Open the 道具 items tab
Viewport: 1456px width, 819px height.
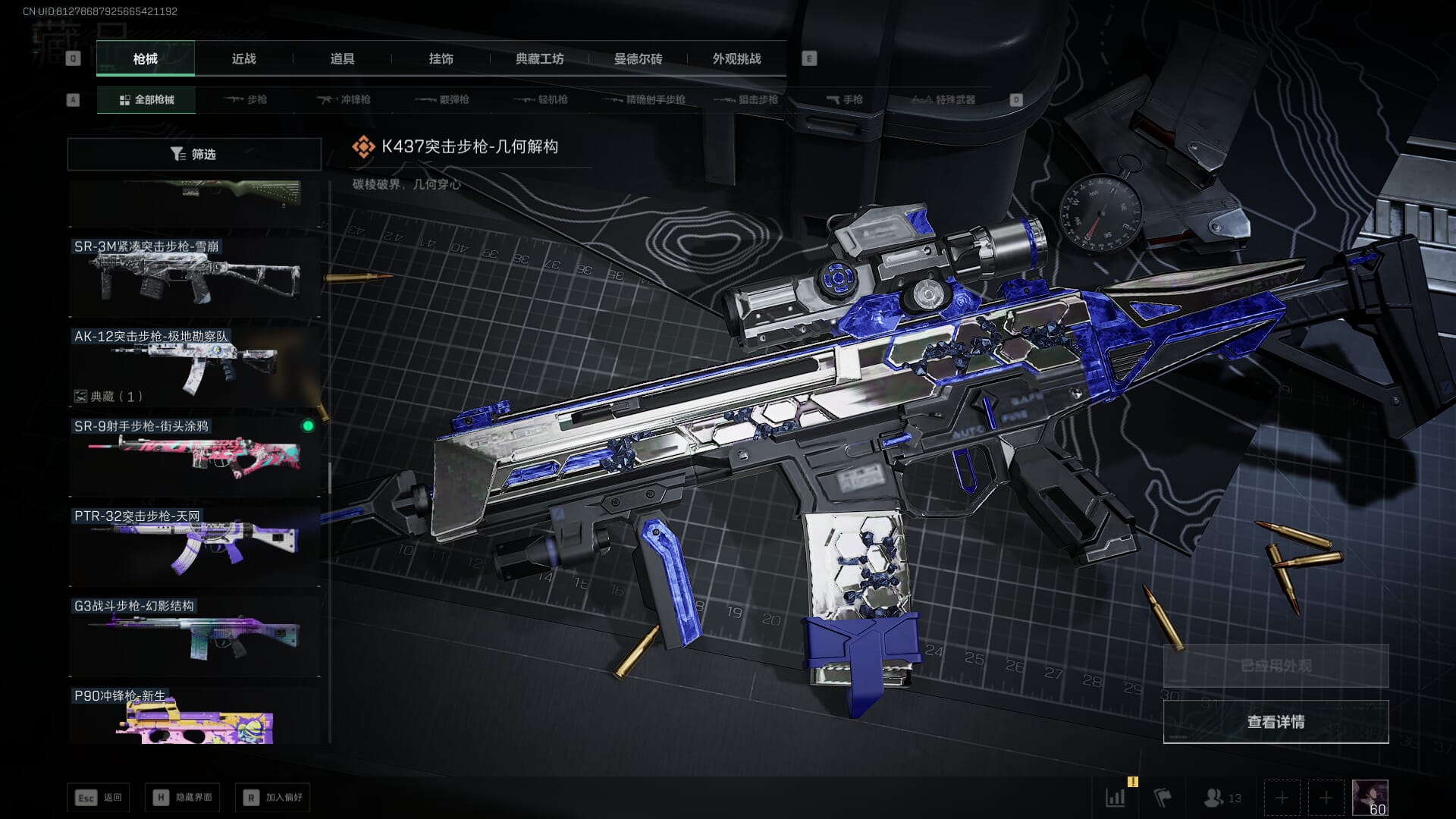pos(342,58)
